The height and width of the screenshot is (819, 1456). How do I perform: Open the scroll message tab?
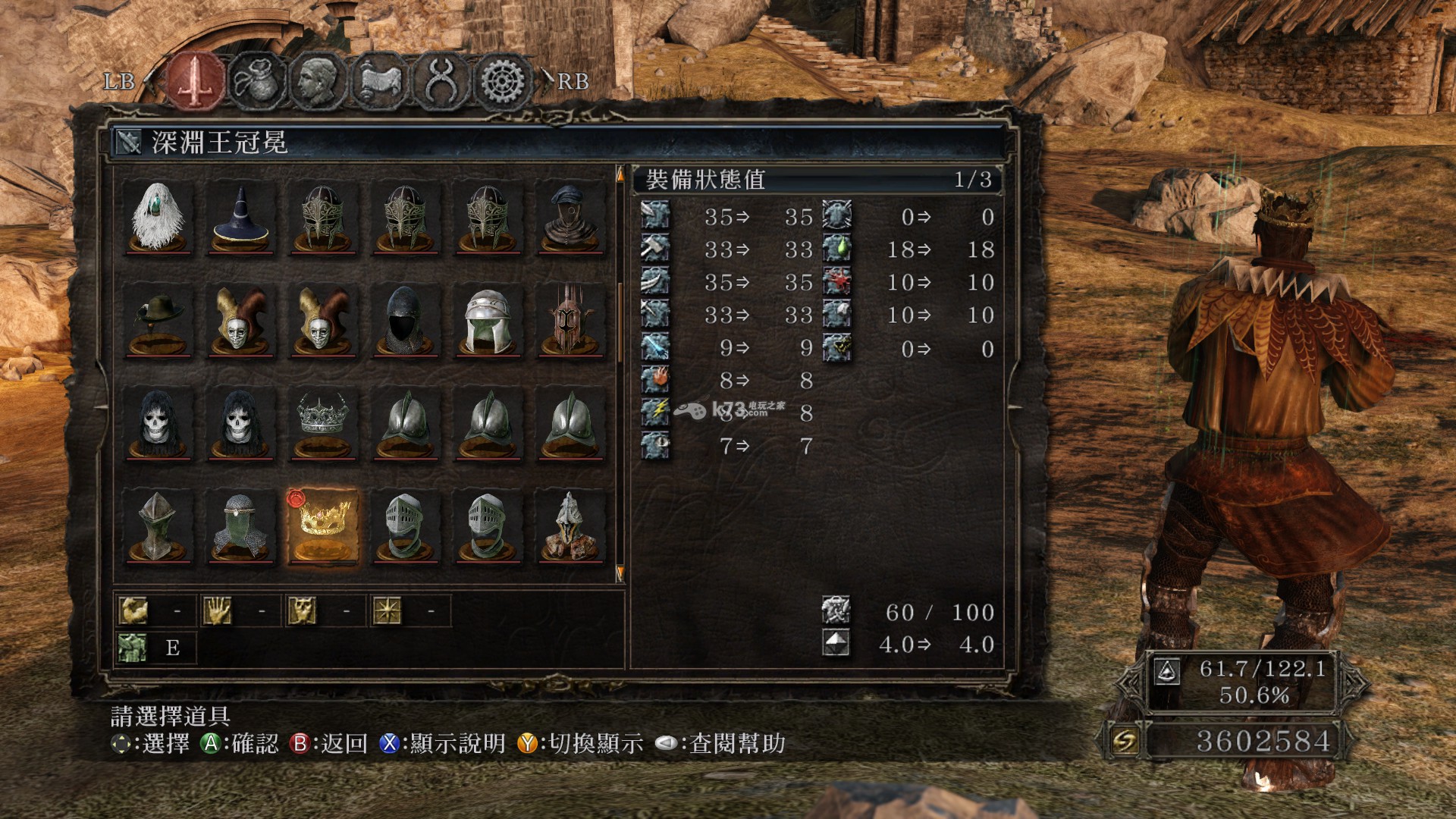[x=381, y=80]
